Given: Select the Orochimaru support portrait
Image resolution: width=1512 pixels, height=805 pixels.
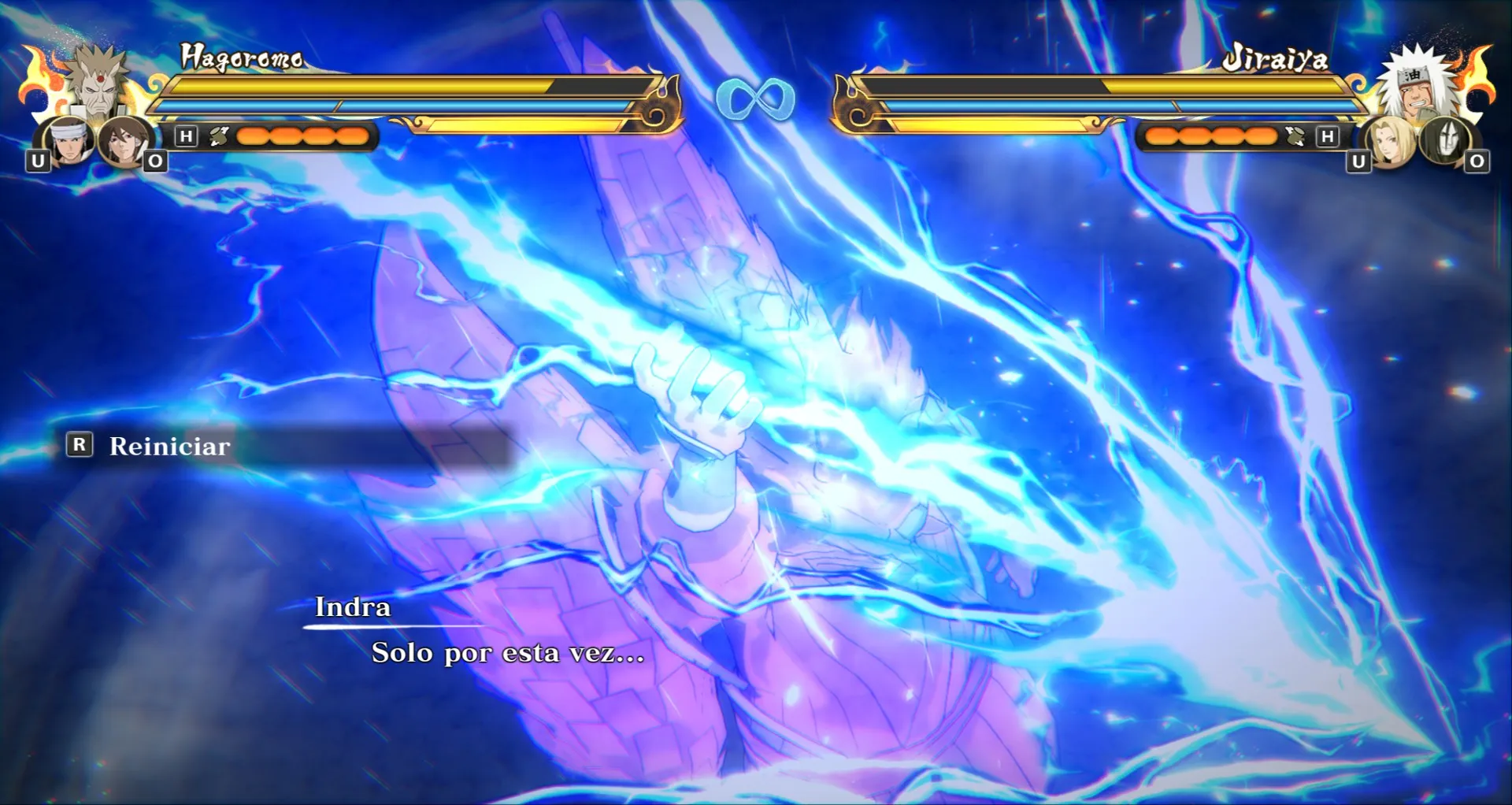Looking at the screenshot, I should coord(1443,140).
